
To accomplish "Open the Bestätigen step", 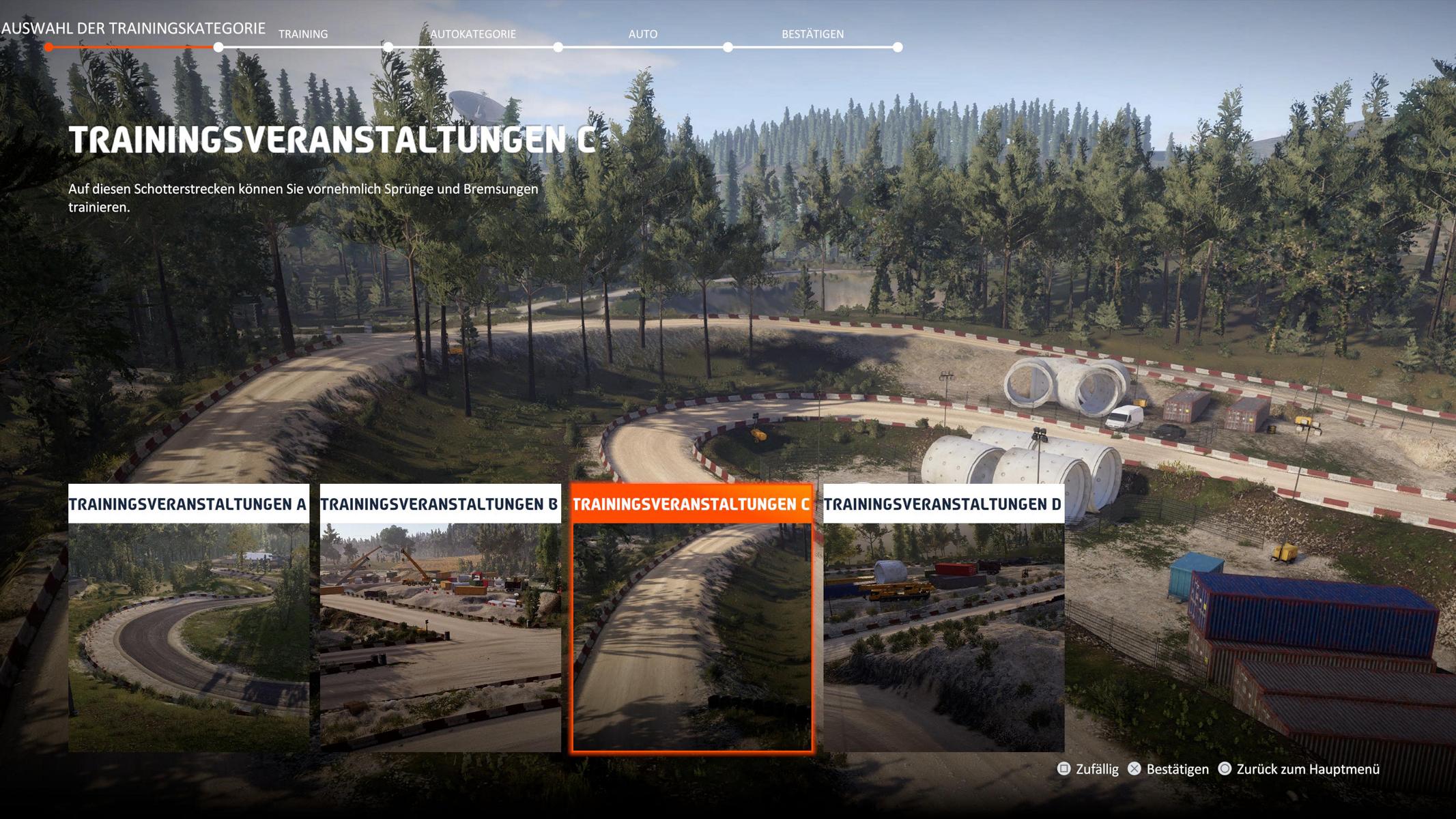I will pyautogui.click(x=812, y=34).
